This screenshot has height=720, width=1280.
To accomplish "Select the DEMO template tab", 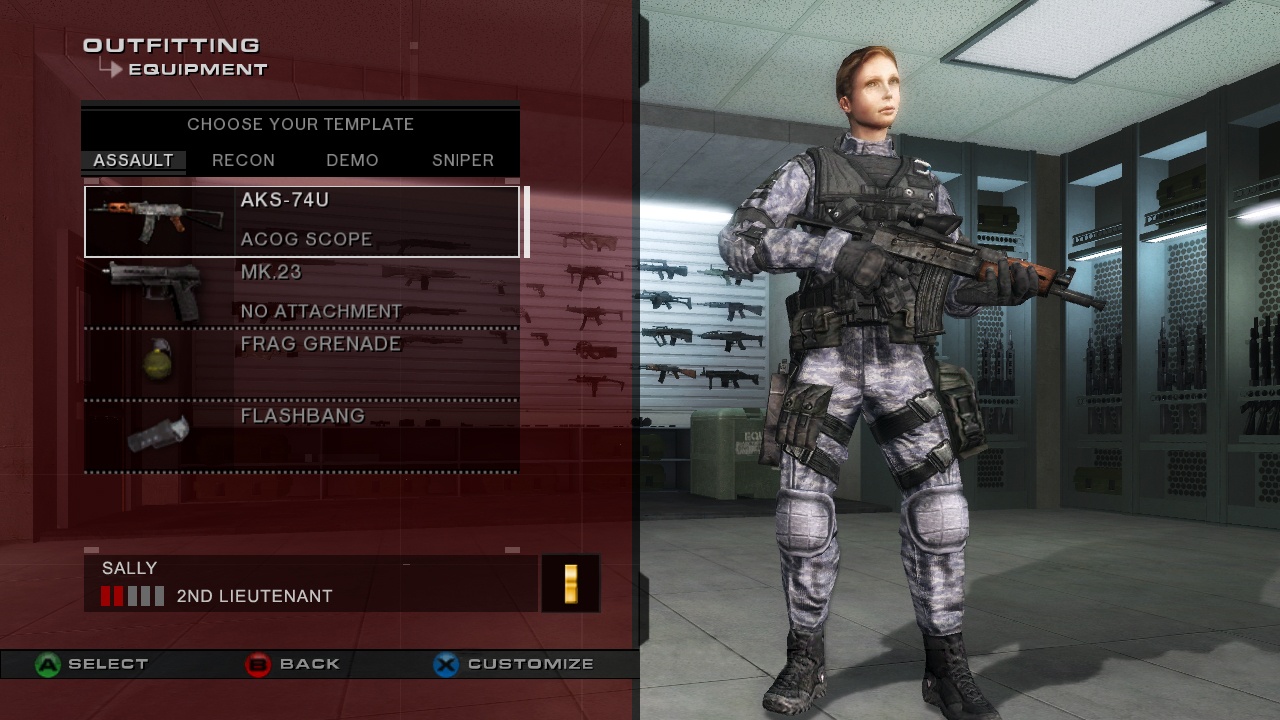I will click(x=352, y=160).
